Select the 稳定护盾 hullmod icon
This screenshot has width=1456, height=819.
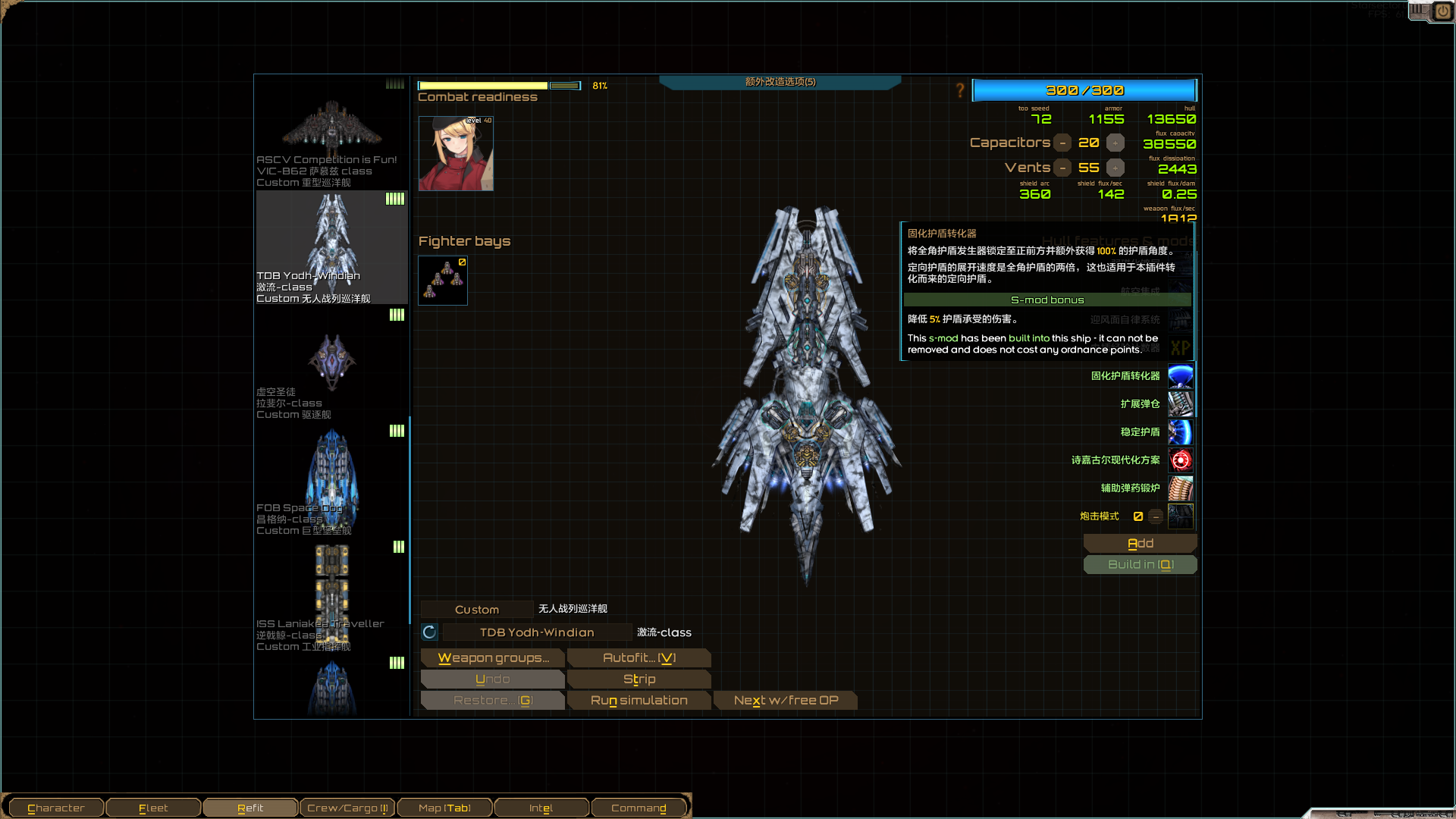tap(1181, 431)
